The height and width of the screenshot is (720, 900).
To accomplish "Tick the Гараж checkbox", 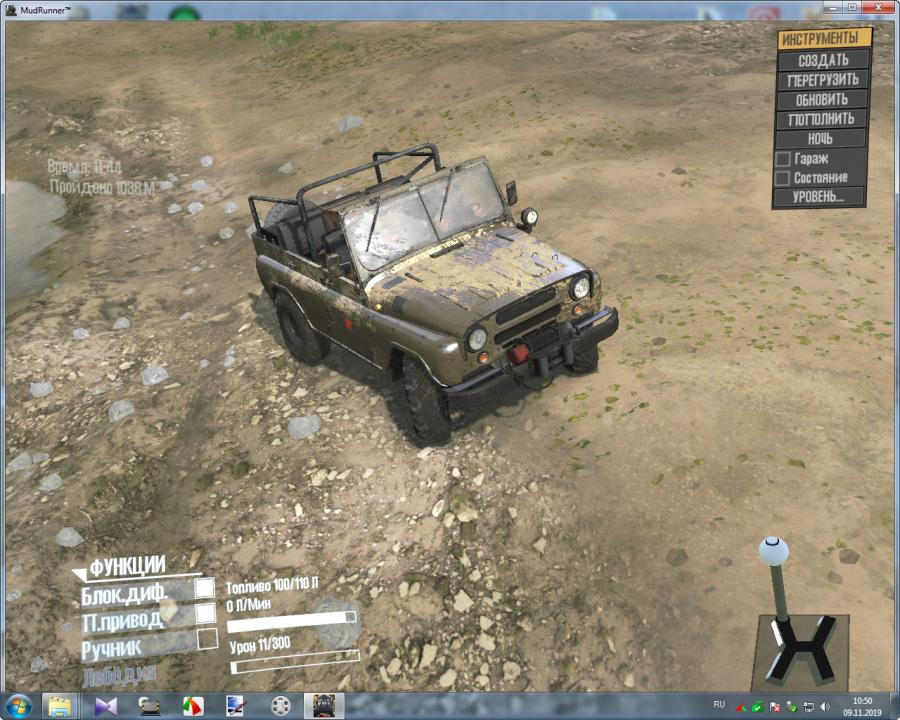I will coord(783,159).
